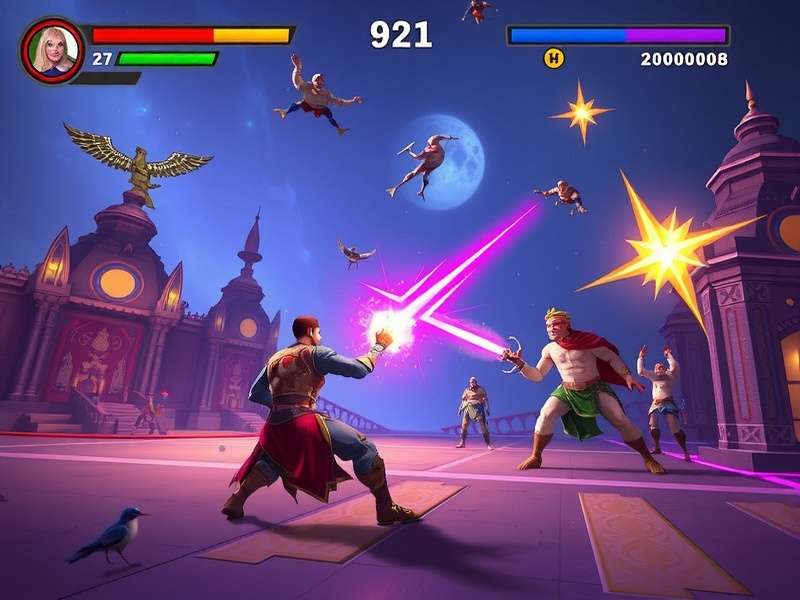This screenshot has height=600, width=800.
Task: Select the yellow H coin icon
Action: click(x=553, y=59)
